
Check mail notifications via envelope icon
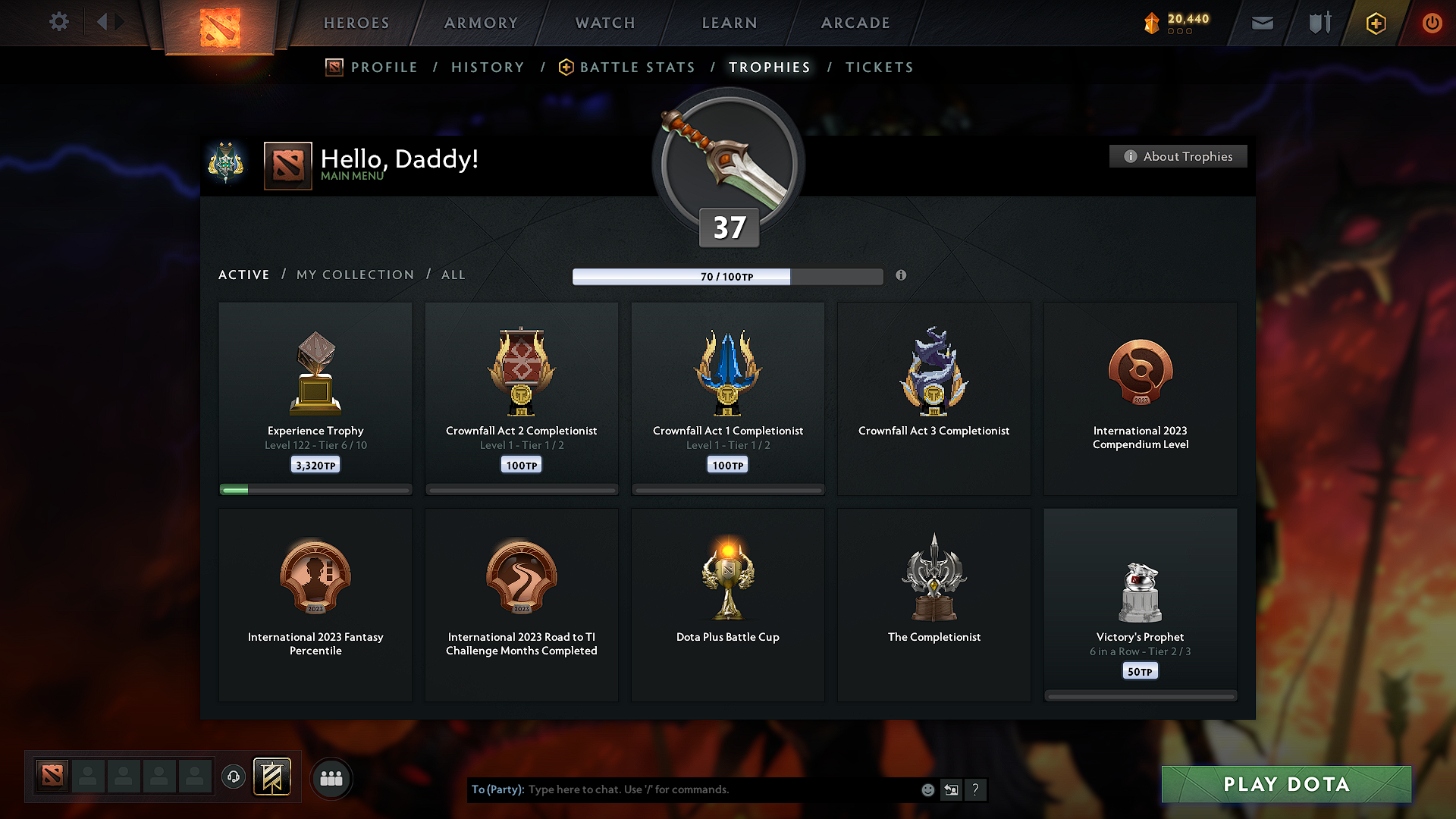[x=1262, y=22]
